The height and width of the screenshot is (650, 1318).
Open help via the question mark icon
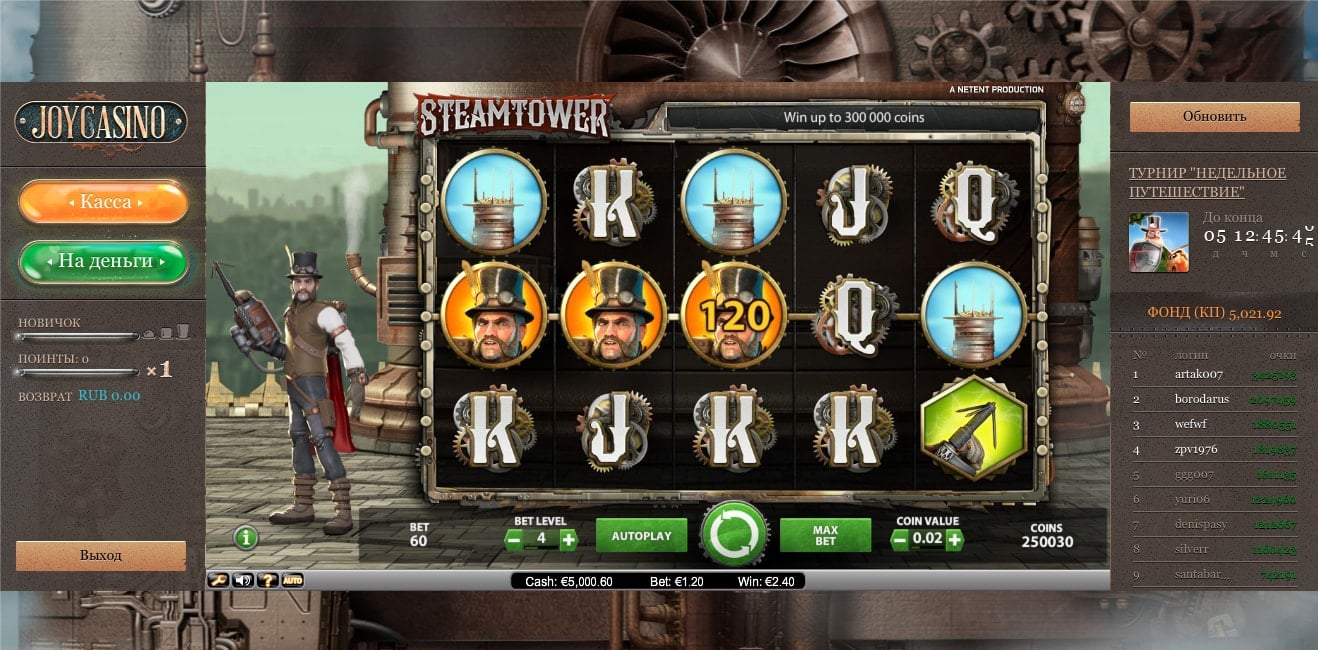267,580
